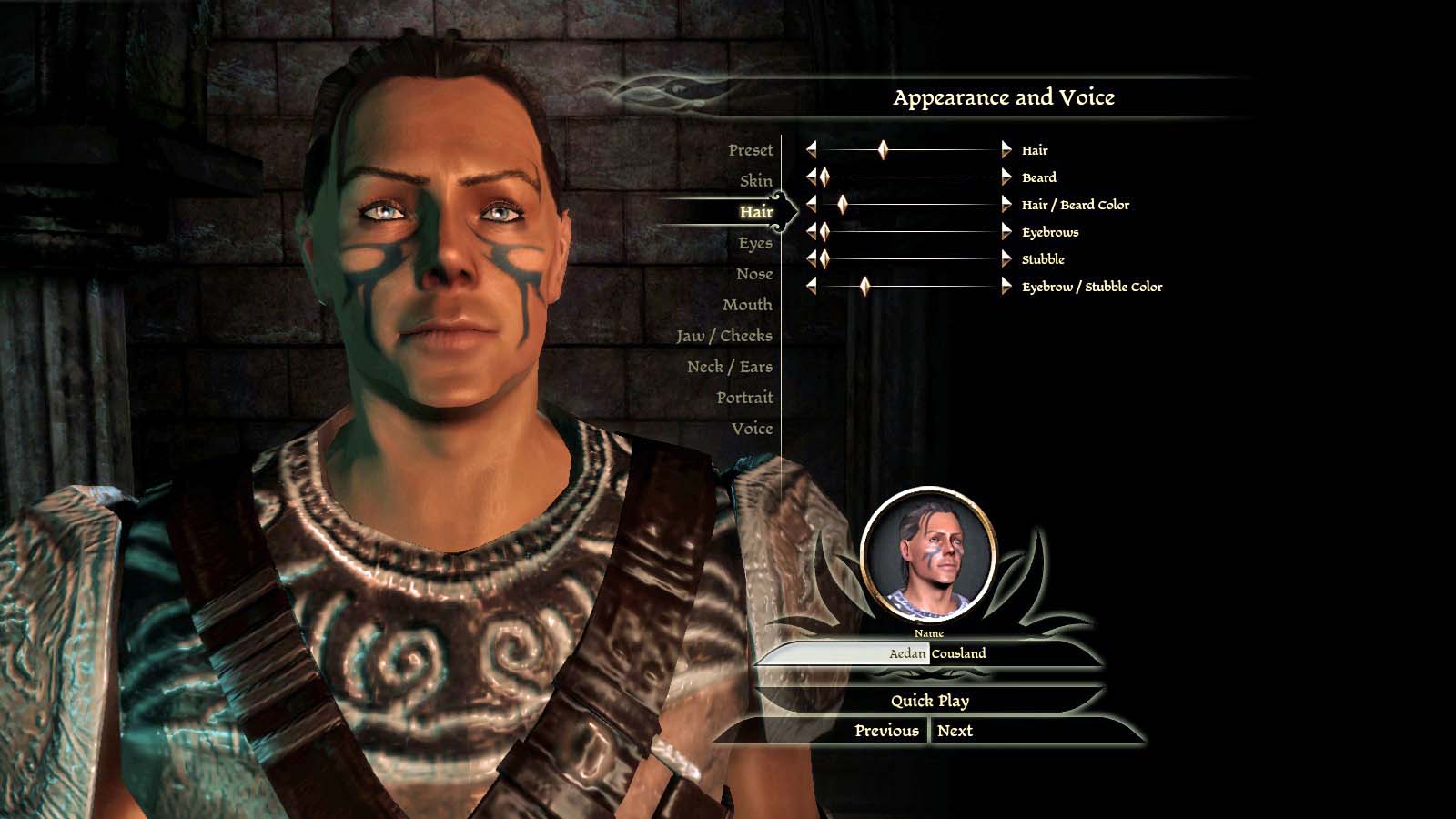Open the Preset appearance category
Viewport: 1456px width, 819px height.
click(750, 150)
